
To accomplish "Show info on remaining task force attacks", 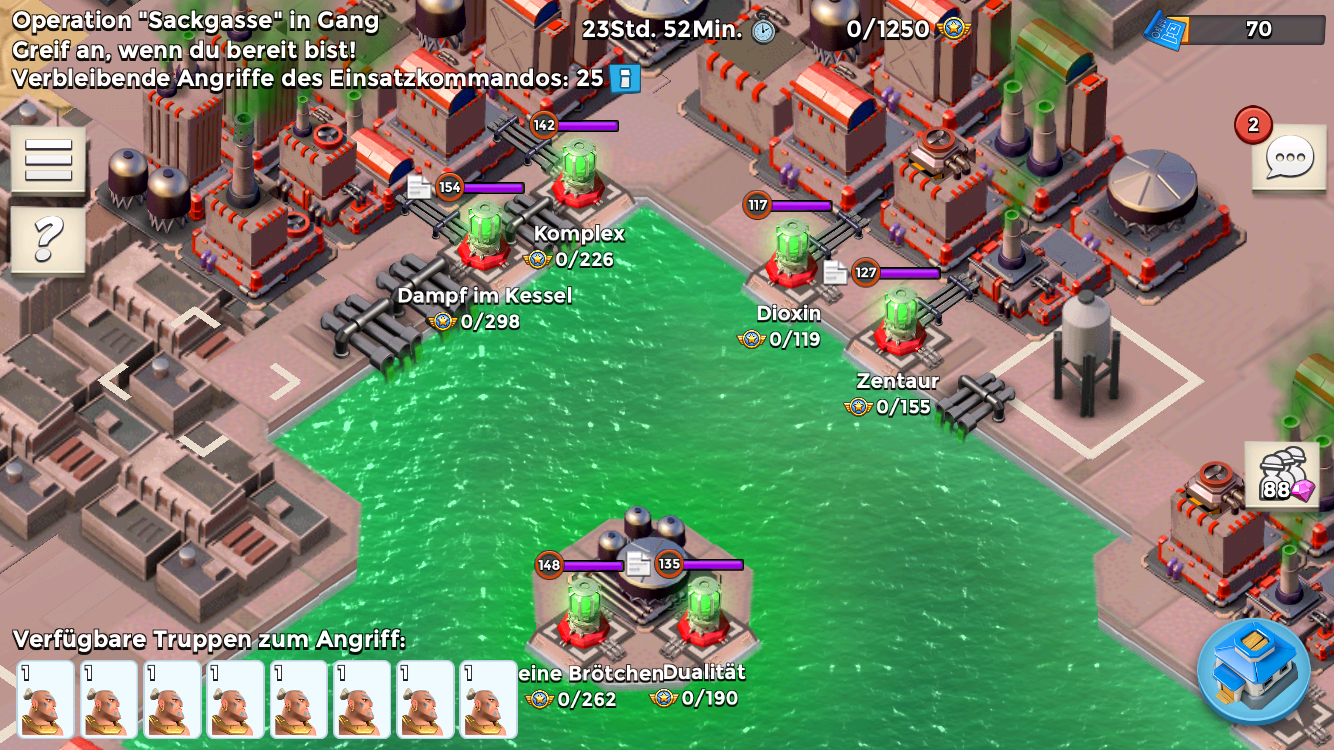I will pyautogui.click(x=624, y=79).
